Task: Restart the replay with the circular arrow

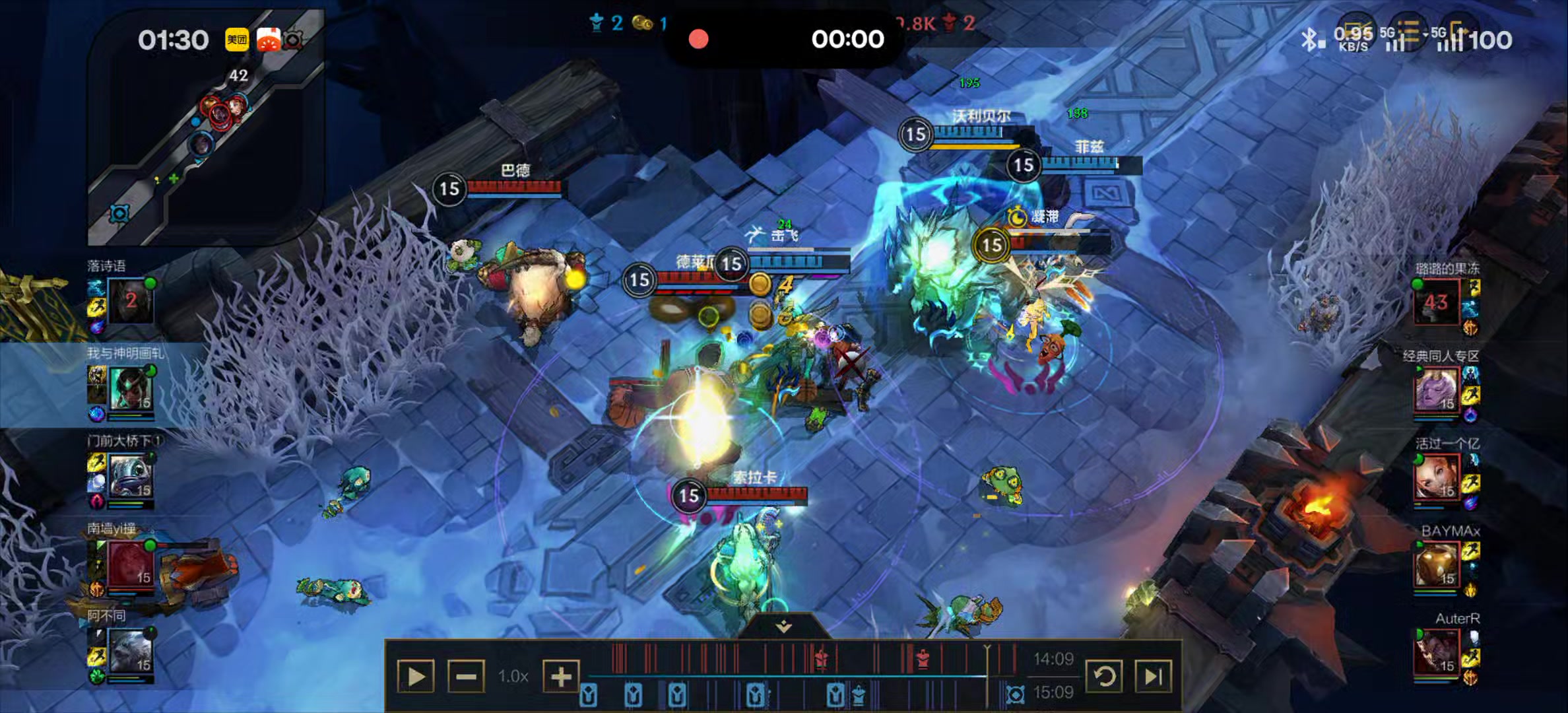Action: pyautogui.click(x=1104, y=677)
